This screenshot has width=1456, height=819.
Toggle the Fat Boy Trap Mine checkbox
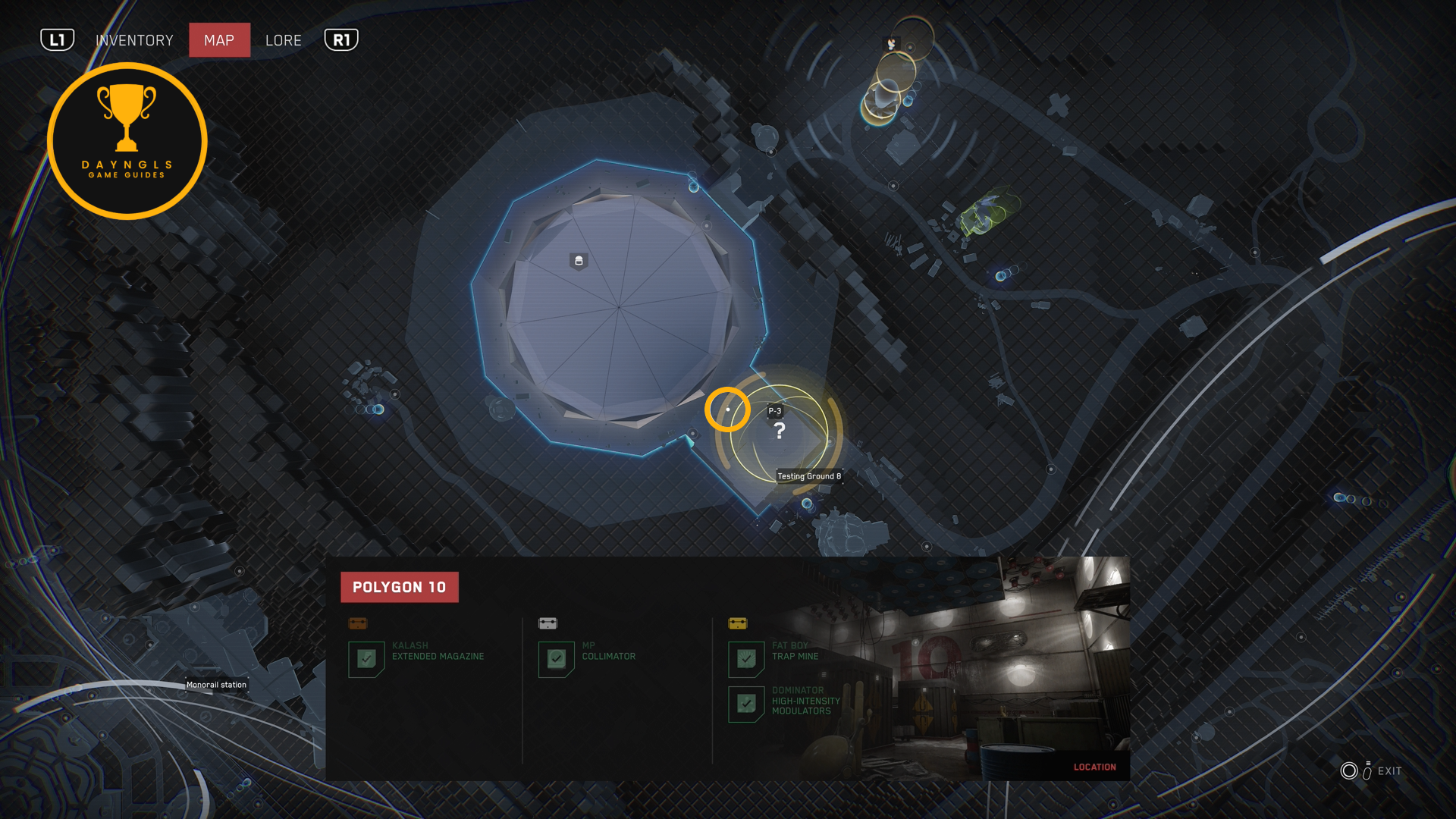[746, 659]
